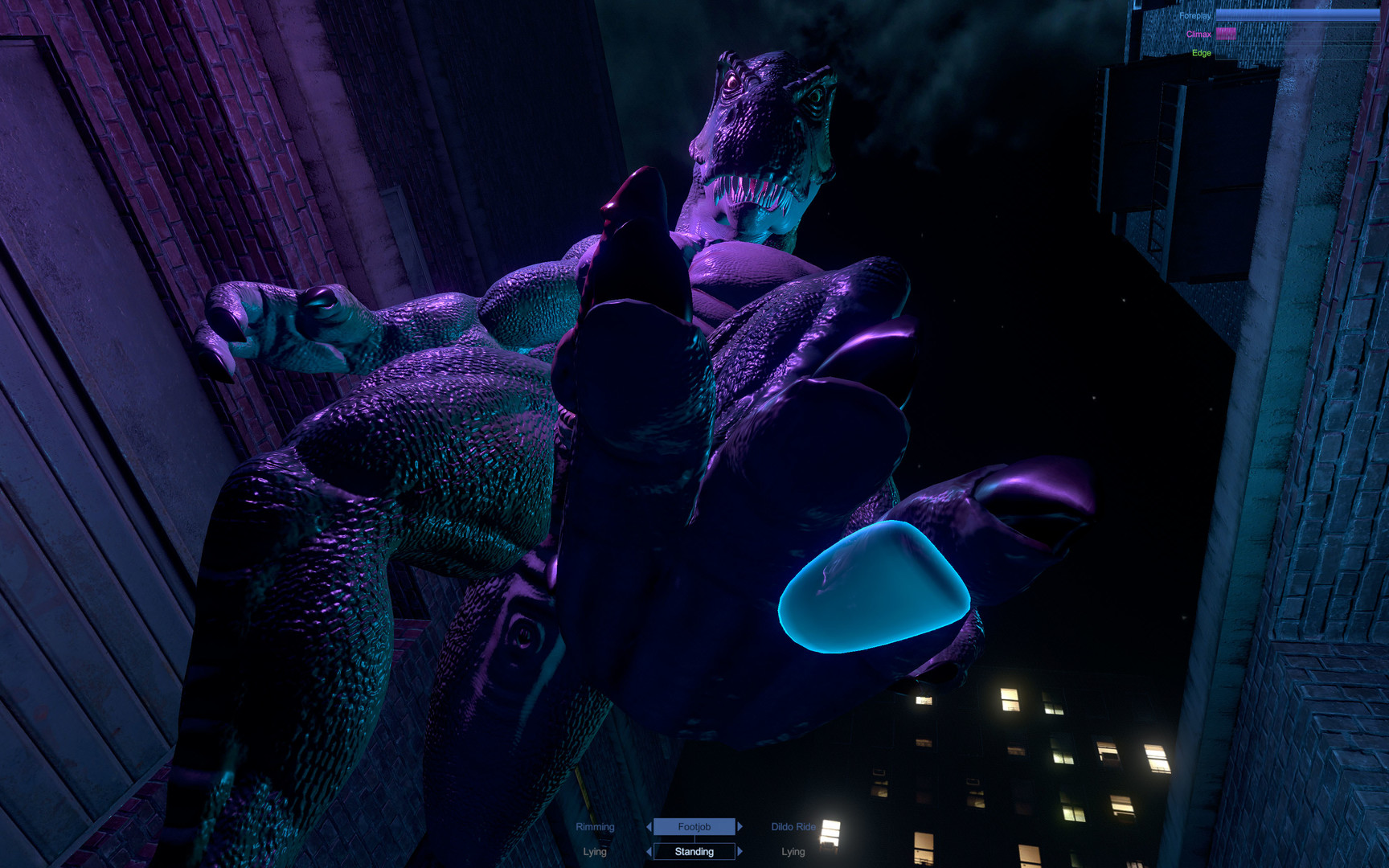
Task: Choose the Lying pose beneath Rimming
Action: click(595, 851)
